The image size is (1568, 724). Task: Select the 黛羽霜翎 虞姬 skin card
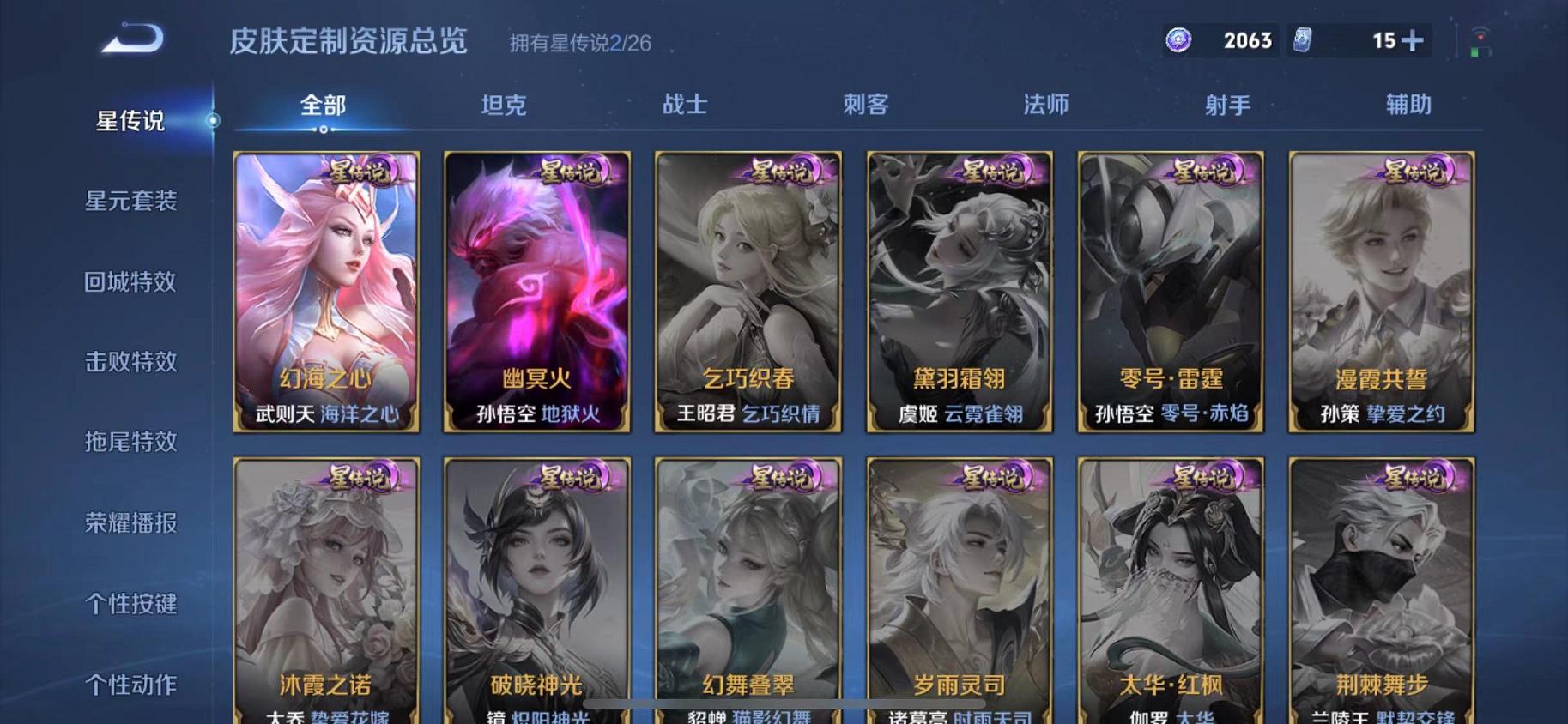959,292
